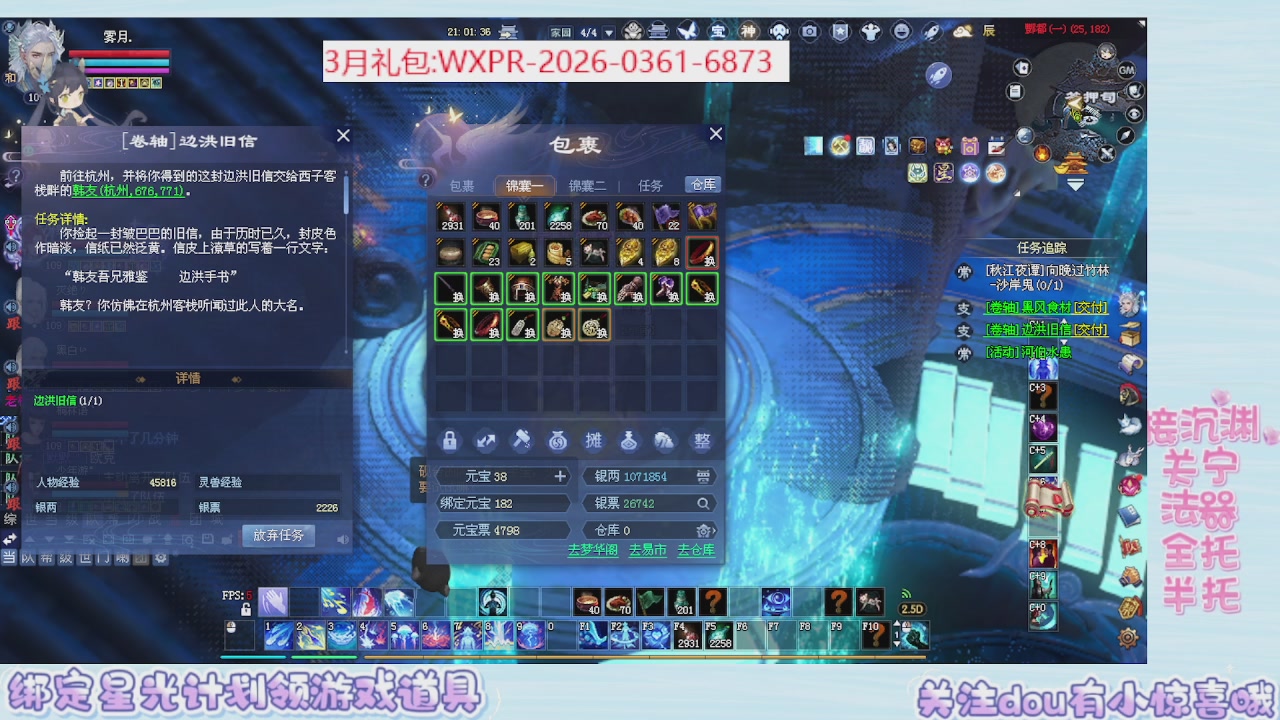Expand the 详情 section in quest window
Image resolution: width=1280 pixels, height=720 pixels.
[x=190, y=378]
